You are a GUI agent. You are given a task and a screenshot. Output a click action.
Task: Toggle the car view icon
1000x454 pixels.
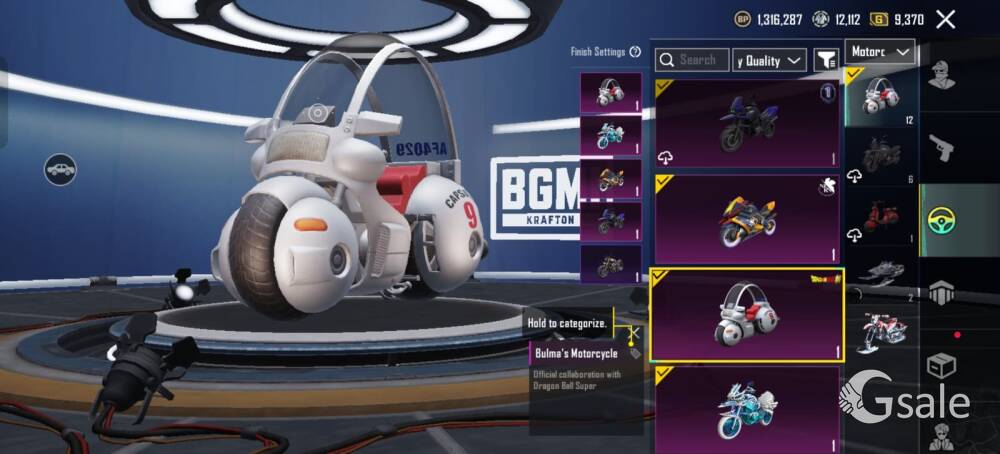(60, 168)
